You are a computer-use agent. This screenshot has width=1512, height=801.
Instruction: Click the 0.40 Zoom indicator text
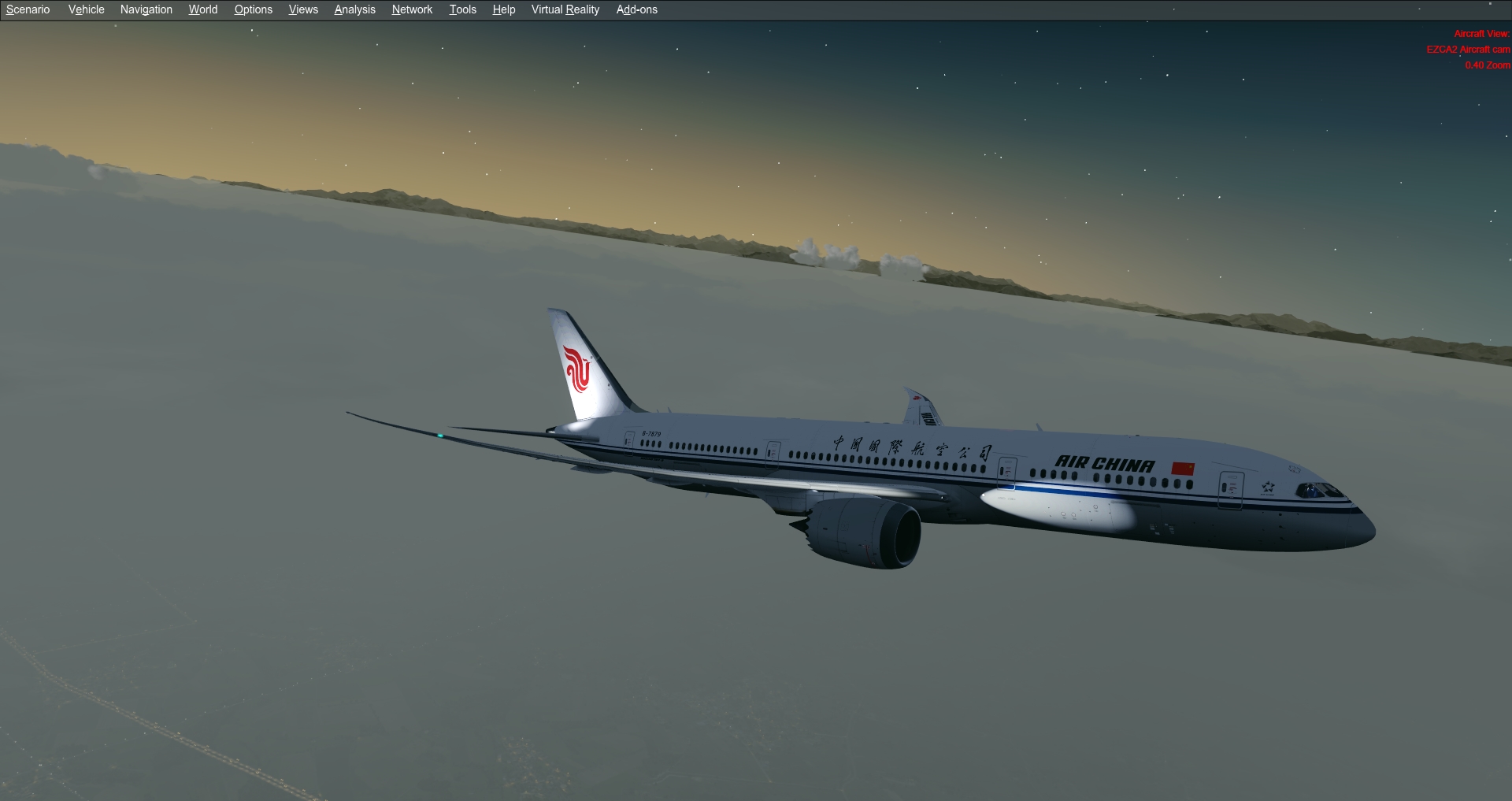coord(1486,65)
